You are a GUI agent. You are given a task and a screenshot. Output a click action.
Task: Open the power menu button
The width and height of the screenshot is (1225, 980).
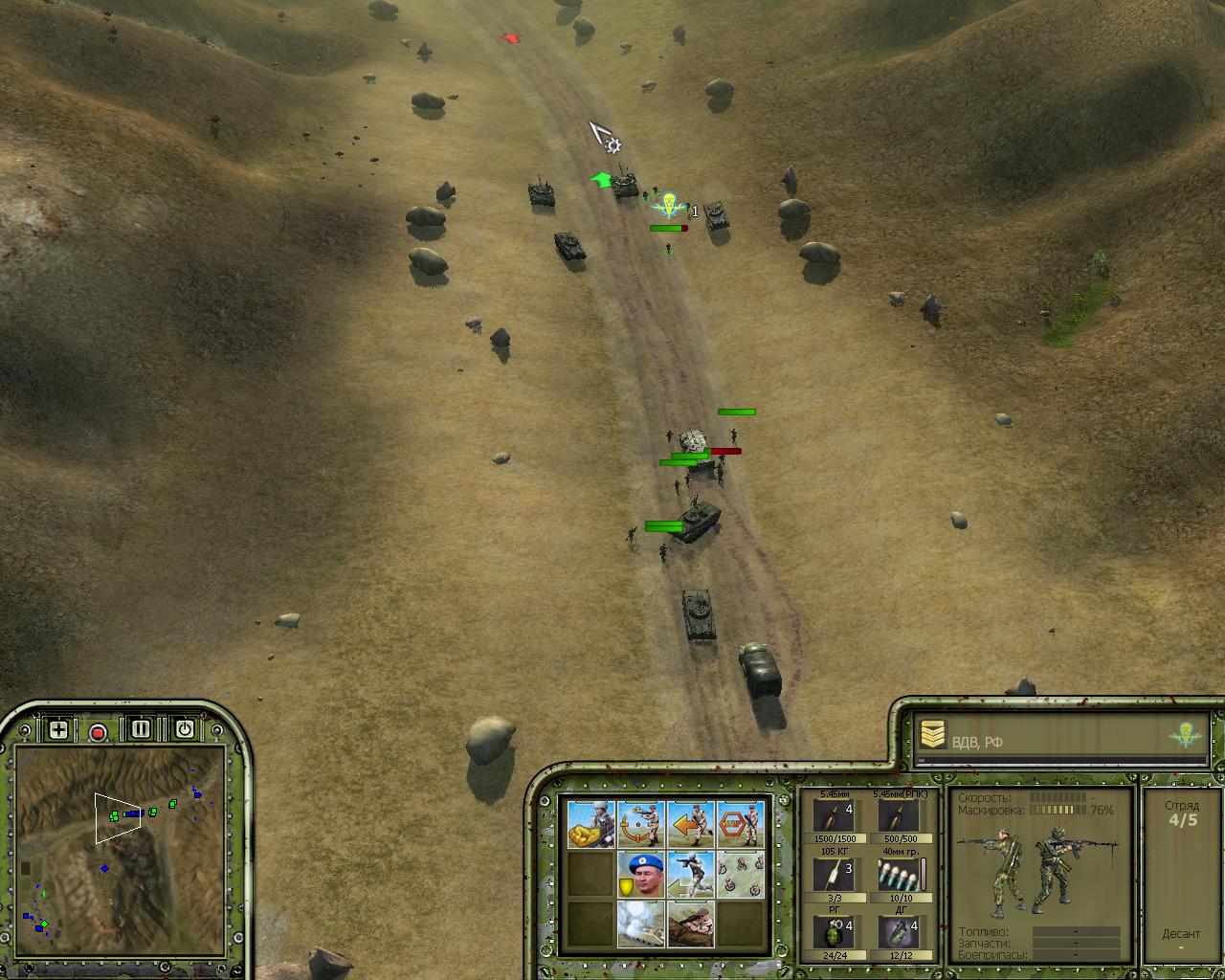point(185,729)
